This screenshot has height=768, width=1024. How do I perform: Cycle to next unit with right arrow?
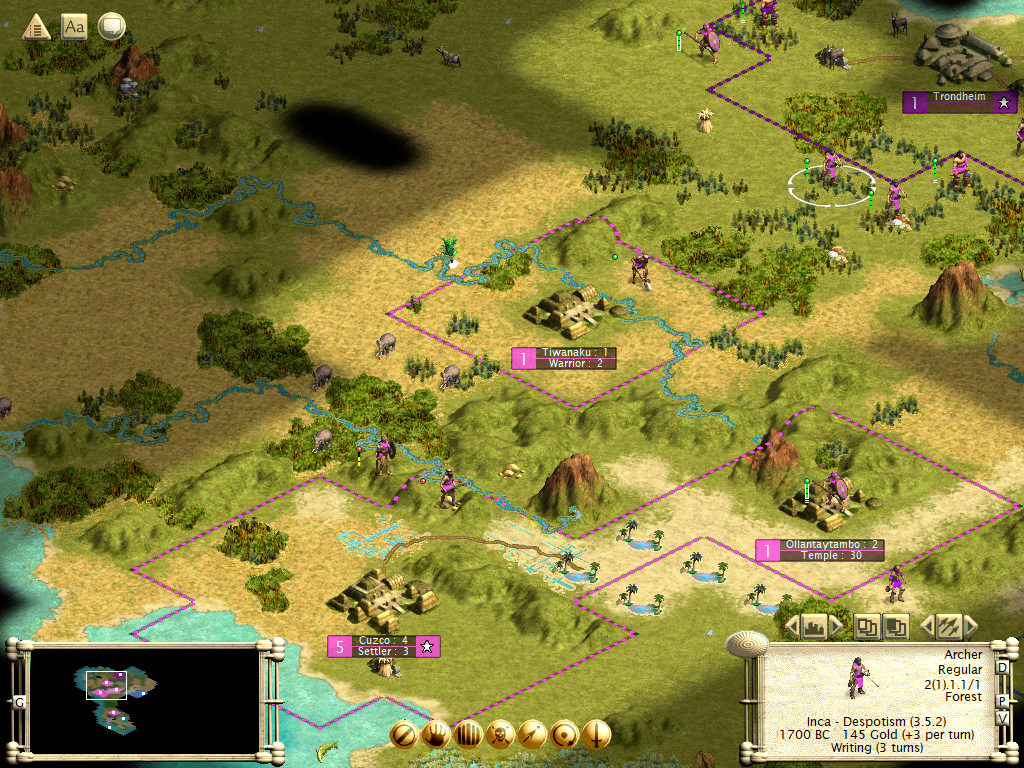coord(971,627)
